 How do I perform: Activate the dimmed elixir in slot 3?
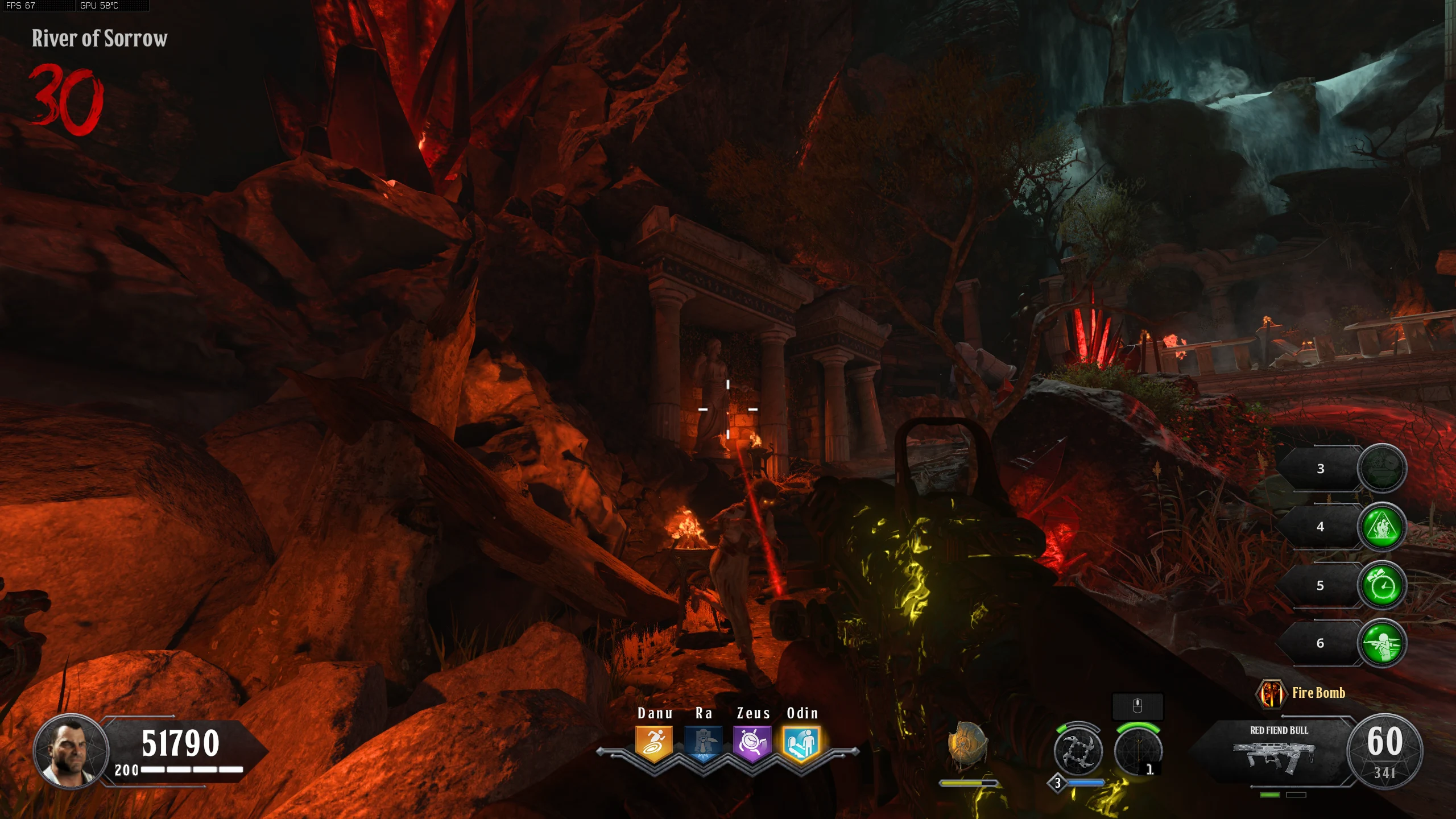pos(1381,469)
